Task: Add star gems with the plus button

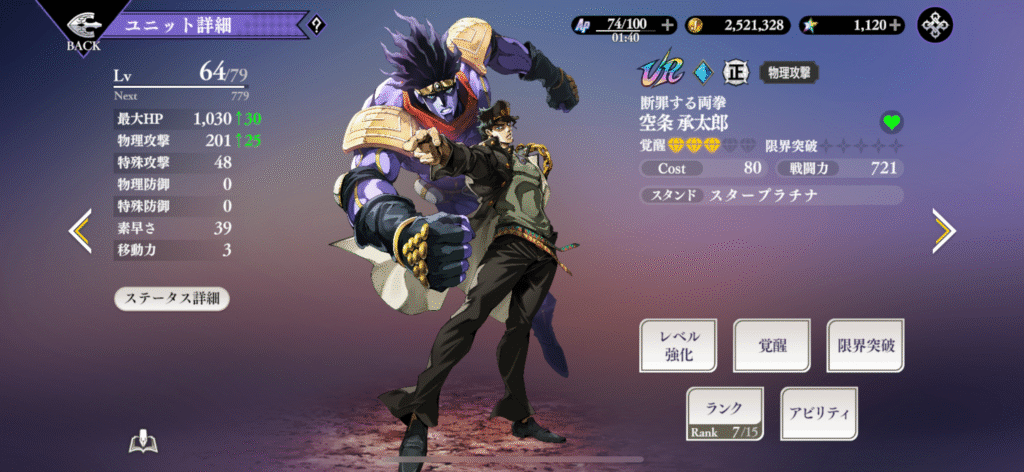Action: [894, 25]
